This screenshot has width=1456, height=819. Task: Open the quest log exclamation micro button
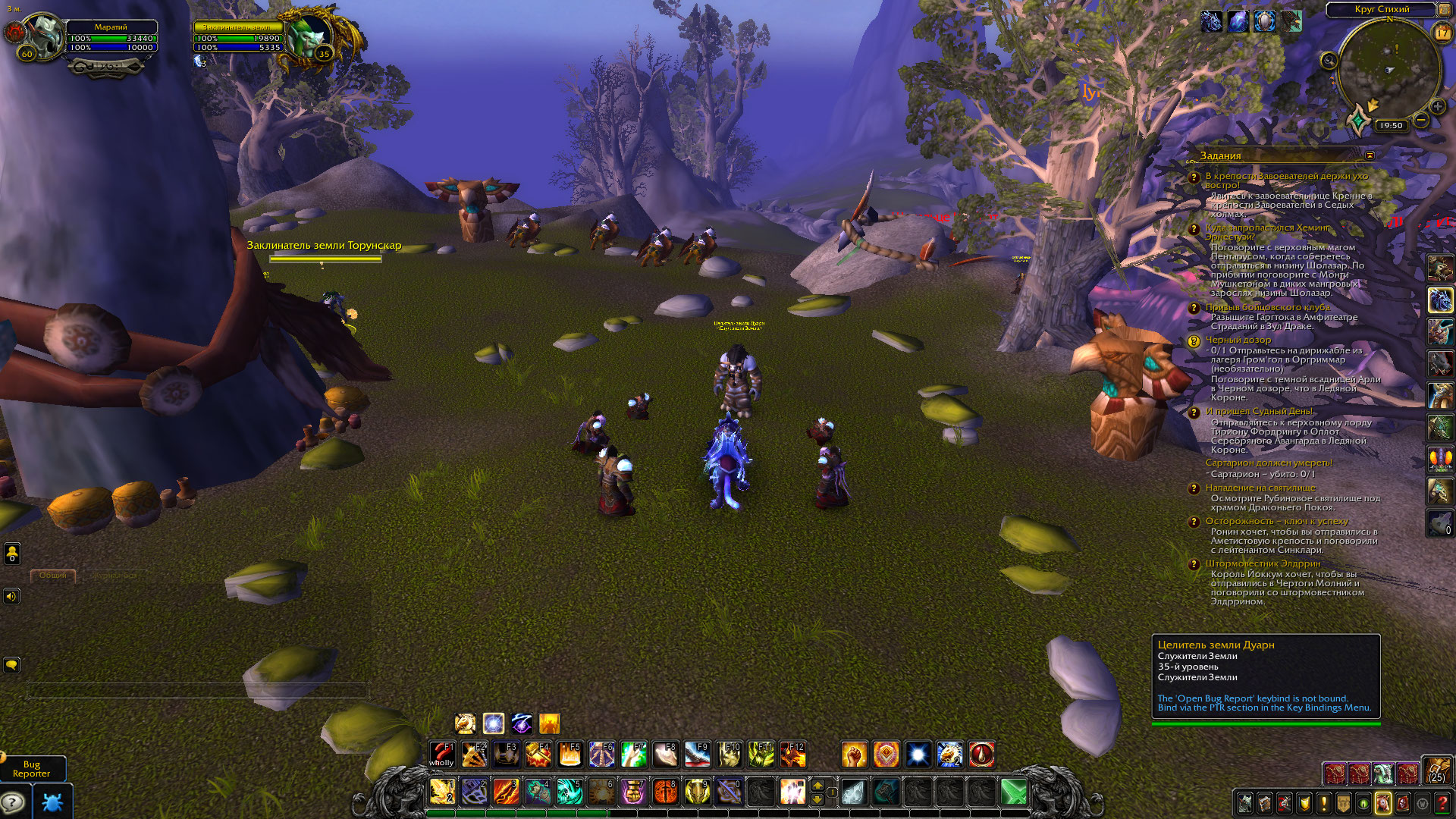point(1324,802)
